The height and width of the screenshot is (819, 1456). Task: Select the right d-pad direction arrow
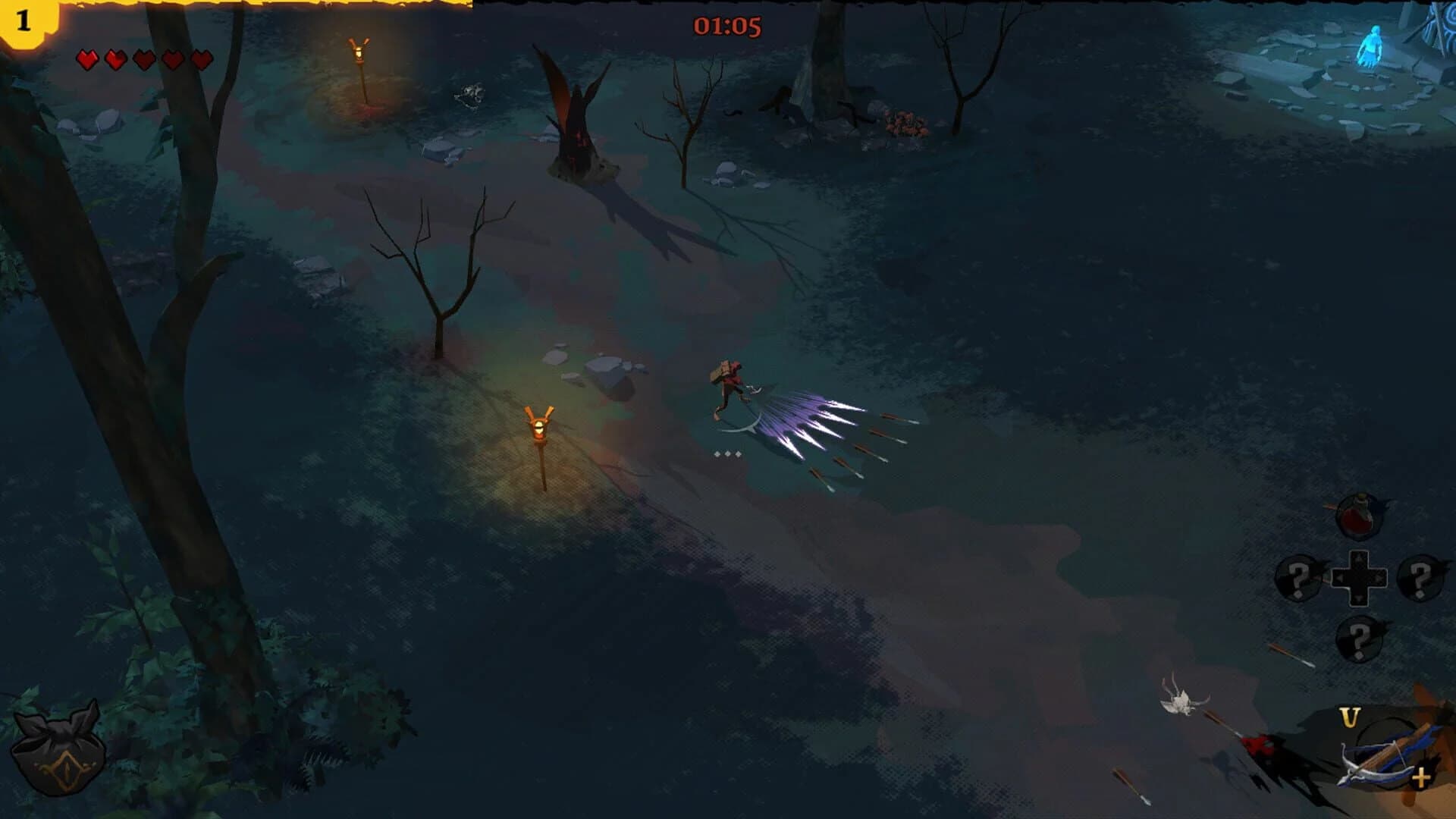[1379, 578]
